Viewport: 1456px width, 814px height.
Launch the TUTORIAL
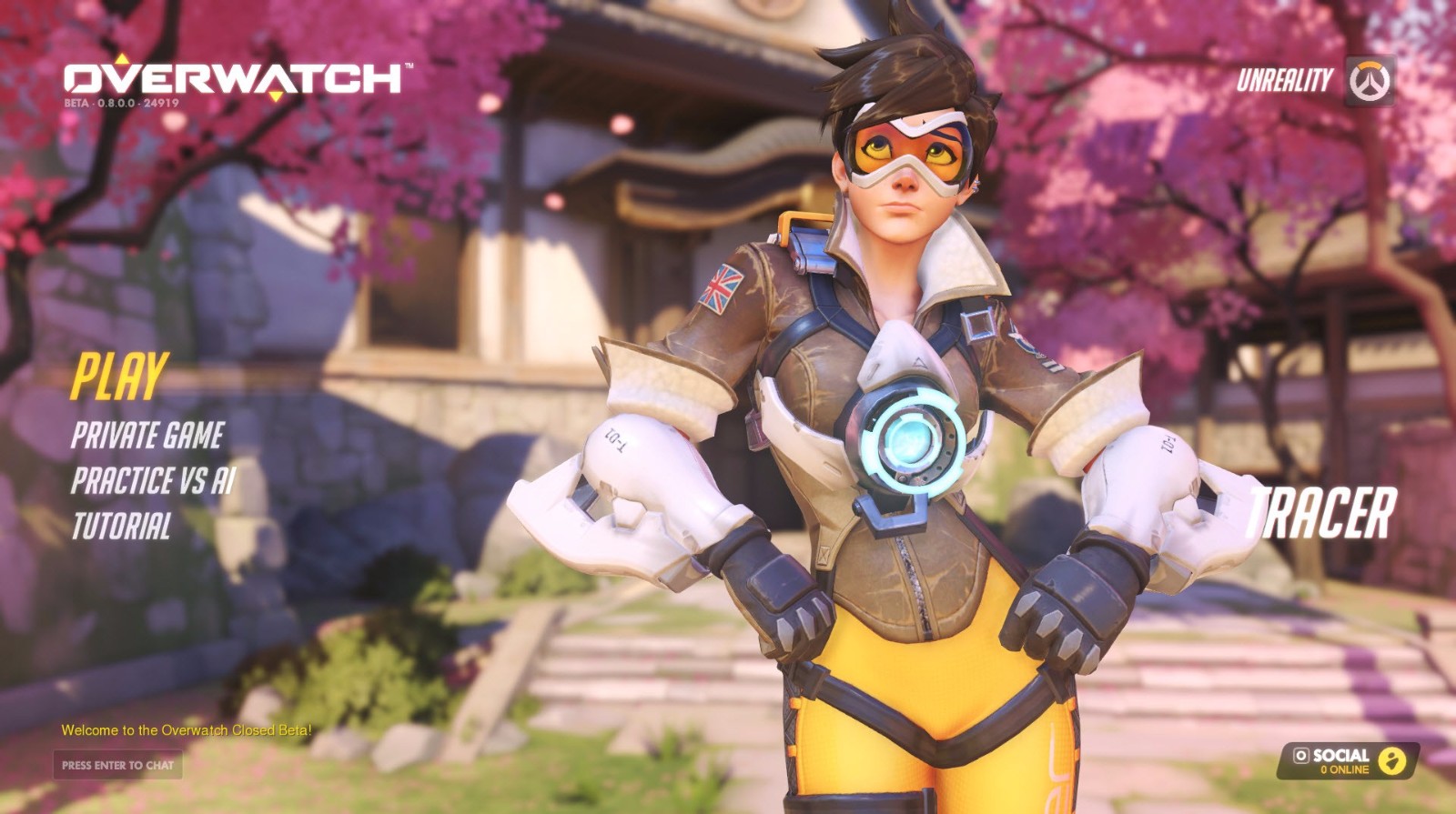(123, 525)
